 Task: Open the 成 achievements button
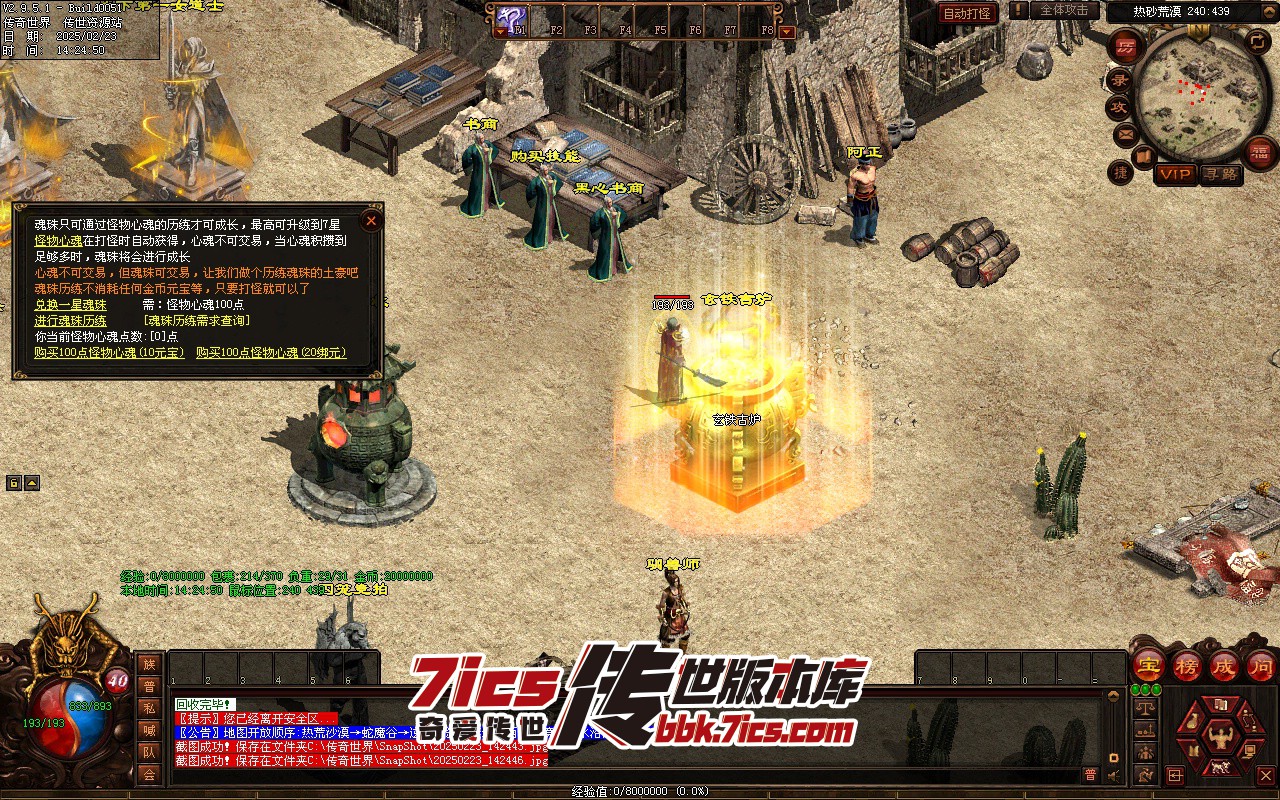[x=1224, y=664]
